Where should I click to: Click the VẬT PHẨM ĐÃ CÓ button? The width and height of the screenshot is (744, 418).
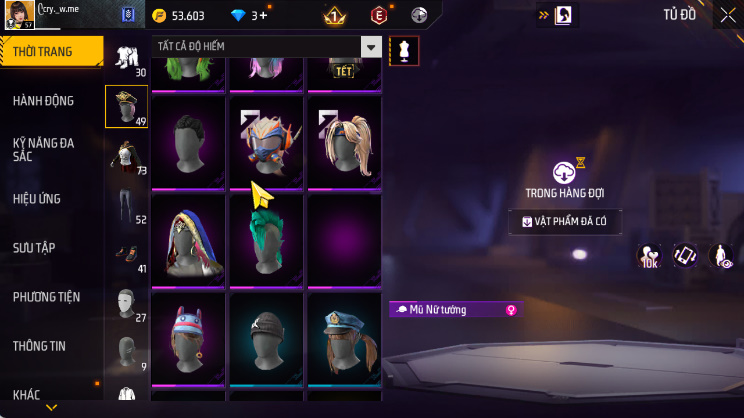tap(566, 221)
